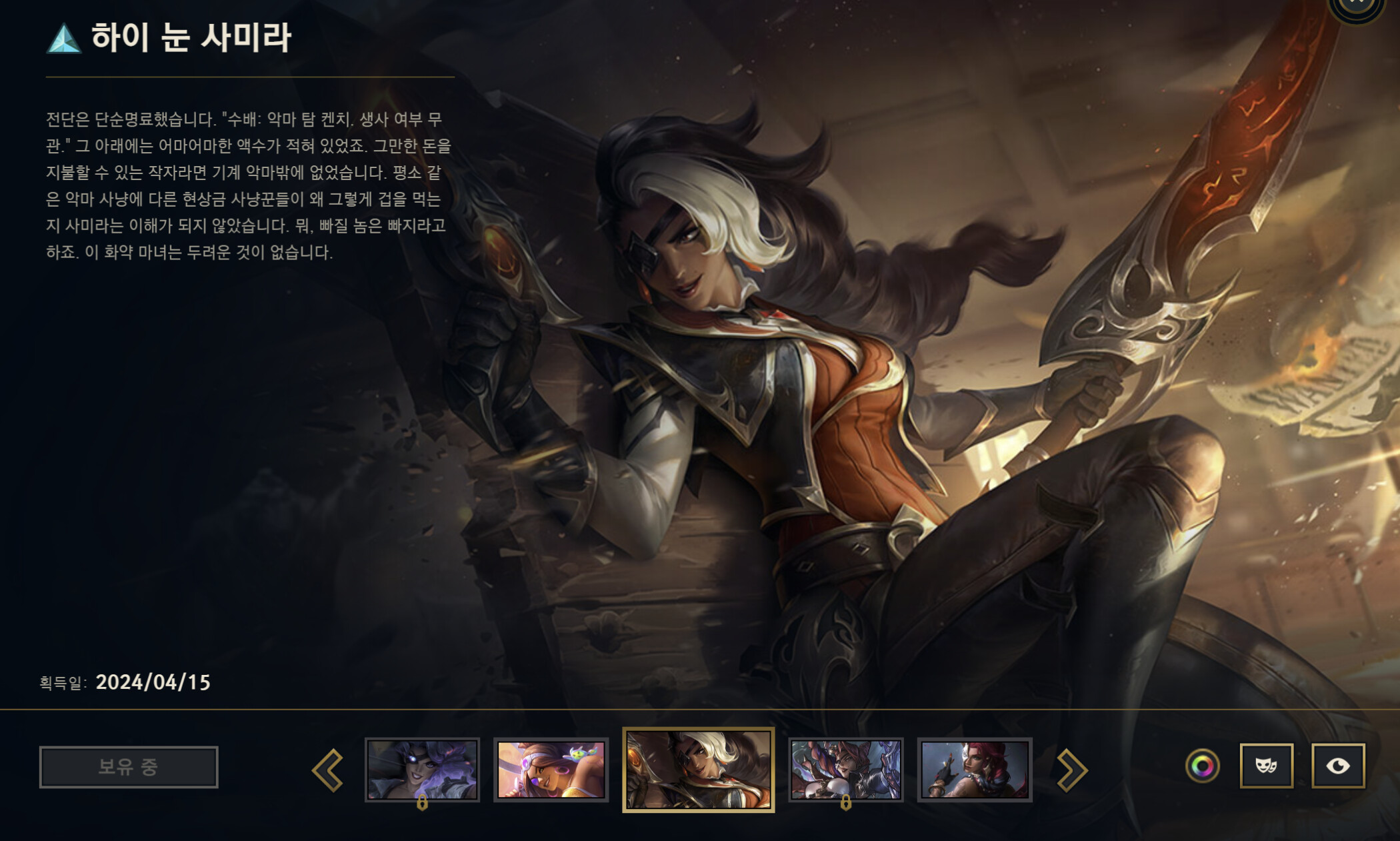Pick the locked skin thumbnail with blue lightning

pos(845,770)
